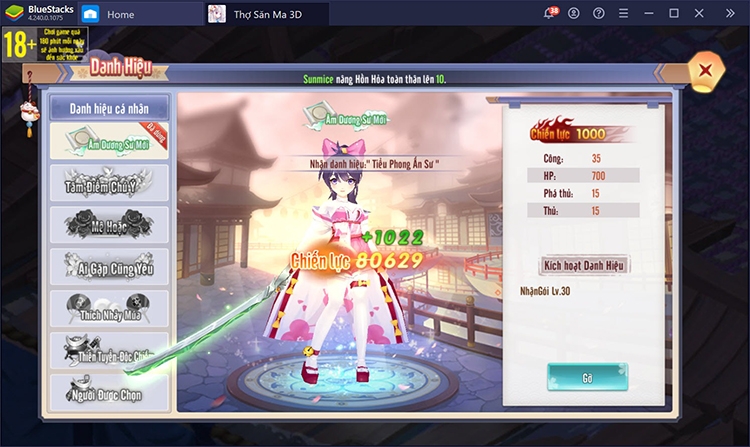750x447 pixels.
Task: Pick the Người Được Chọn title
Action: pos(110,392)
